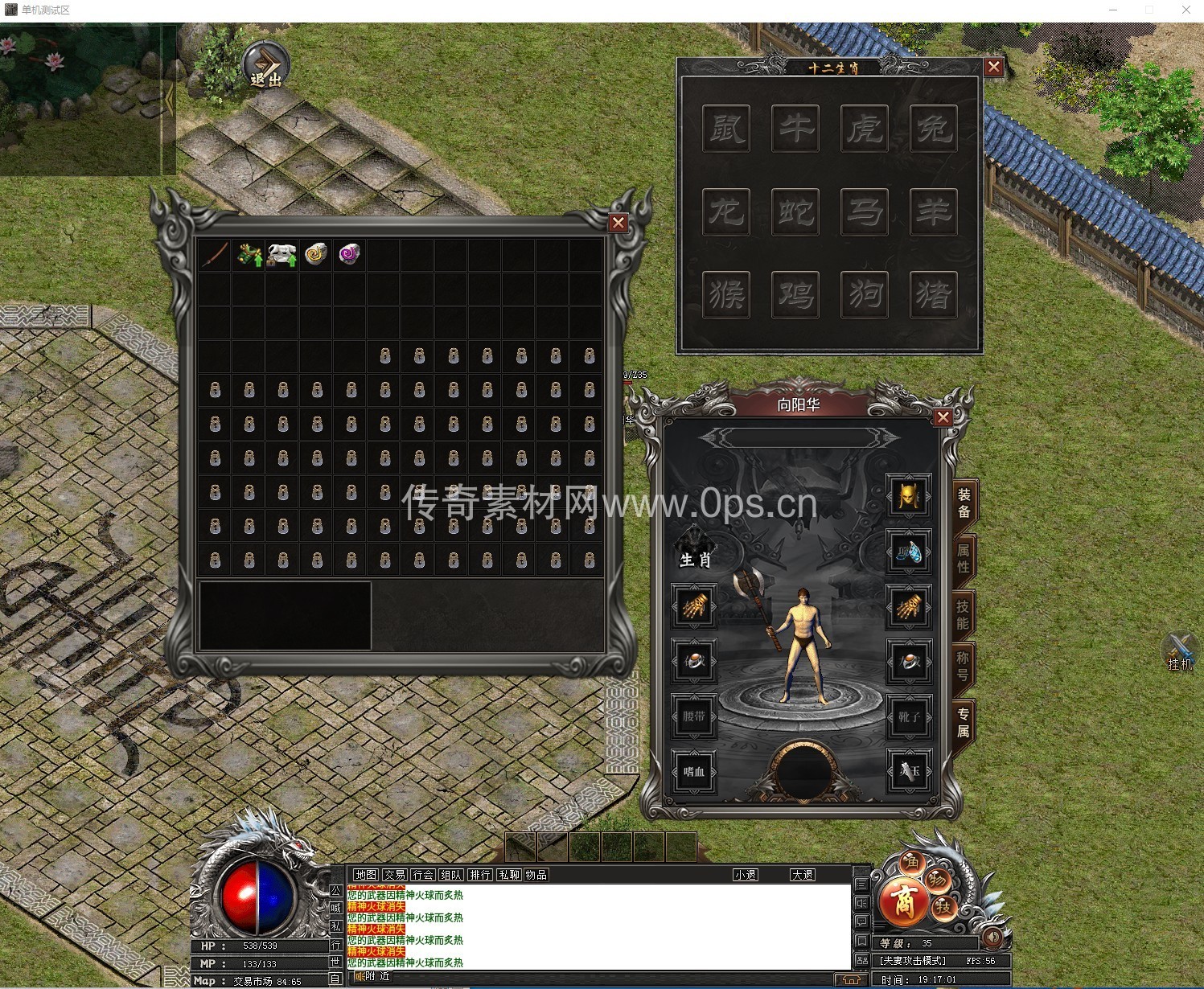Close the inventory bag window
The height and width of the screenshot is (989, 1204).
[x=618, y=223]
